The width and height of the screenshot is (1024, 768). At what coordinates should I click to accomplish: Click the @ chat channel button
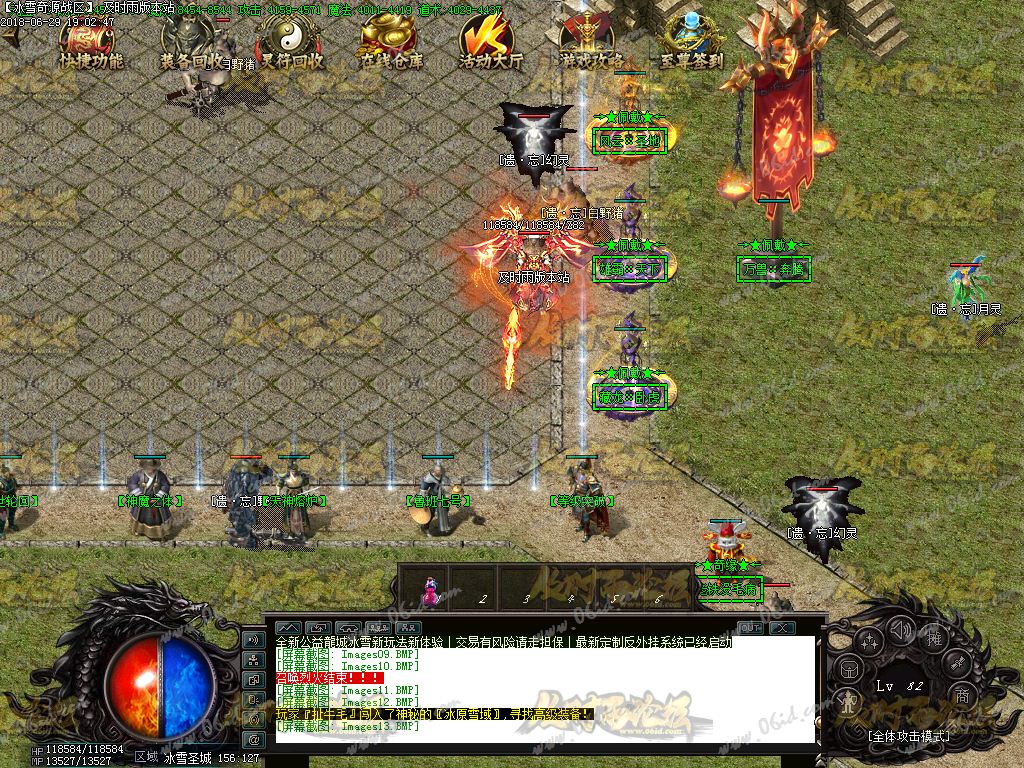tap(254, 740)
